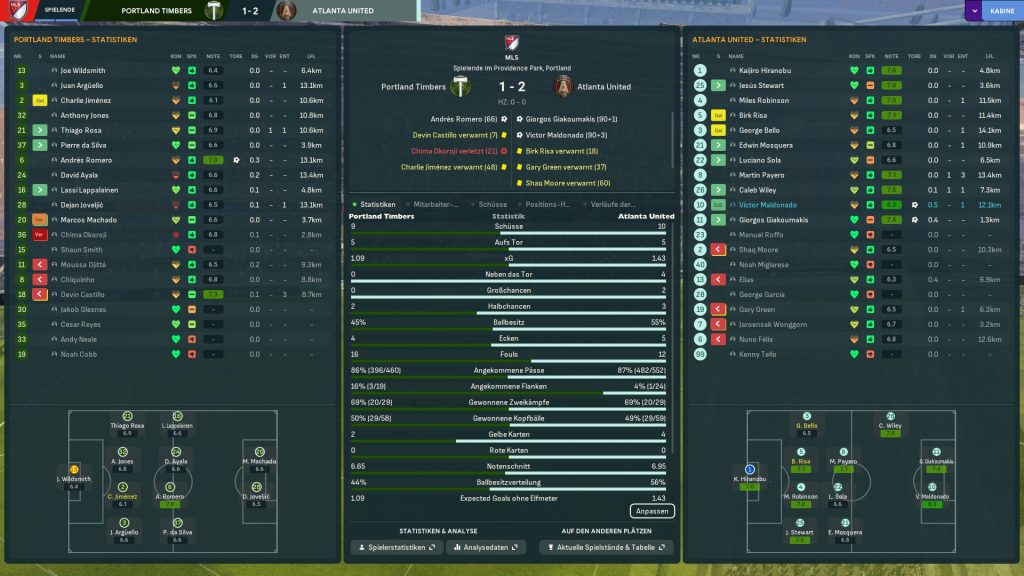The width and height of the screenshot is (1024, 576).
Task: Select Andrés Romero's player row
Action: (87, 160)
